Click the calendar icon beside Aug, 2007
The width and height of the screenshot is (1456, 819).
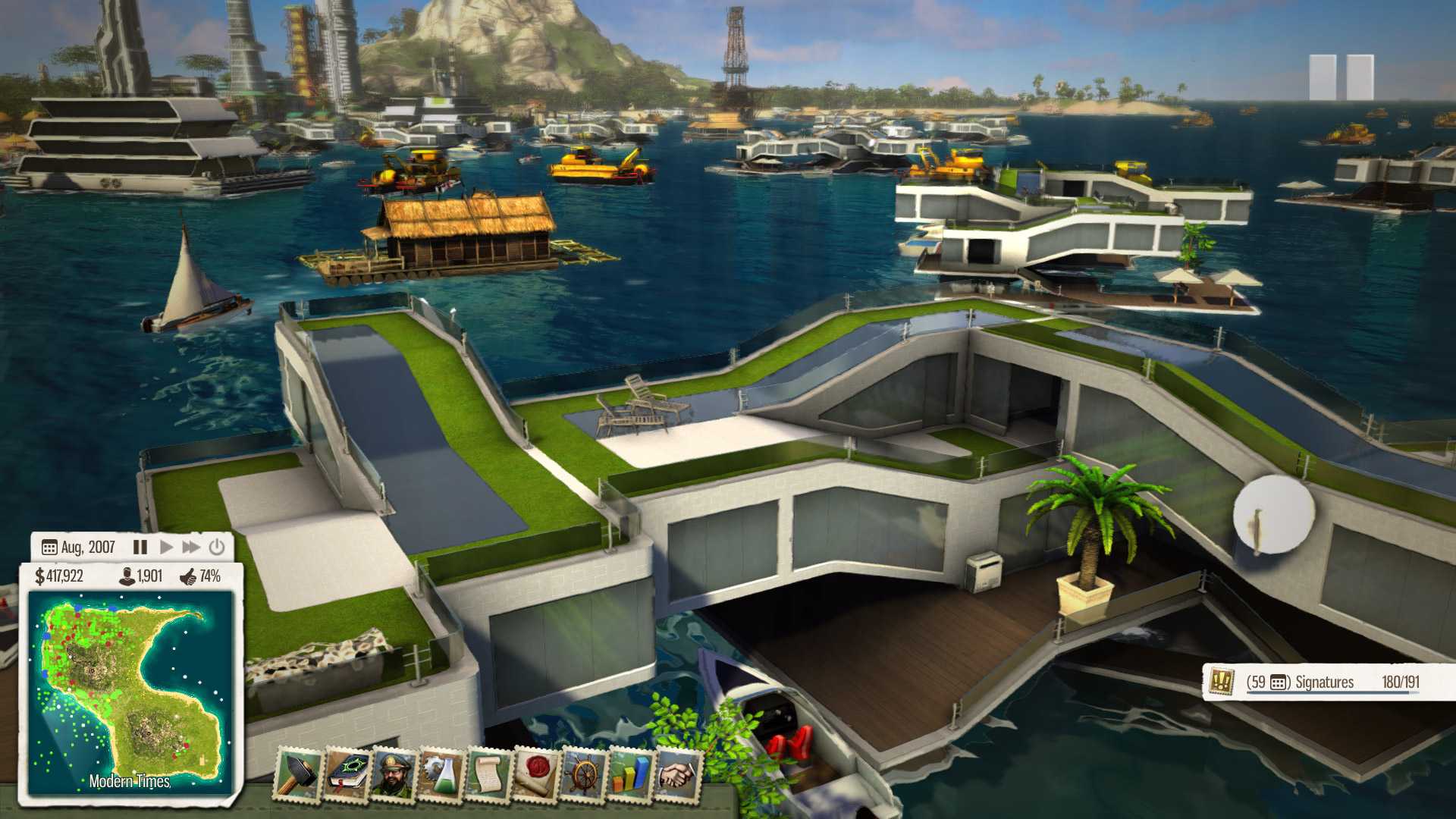tap(49, 547)
